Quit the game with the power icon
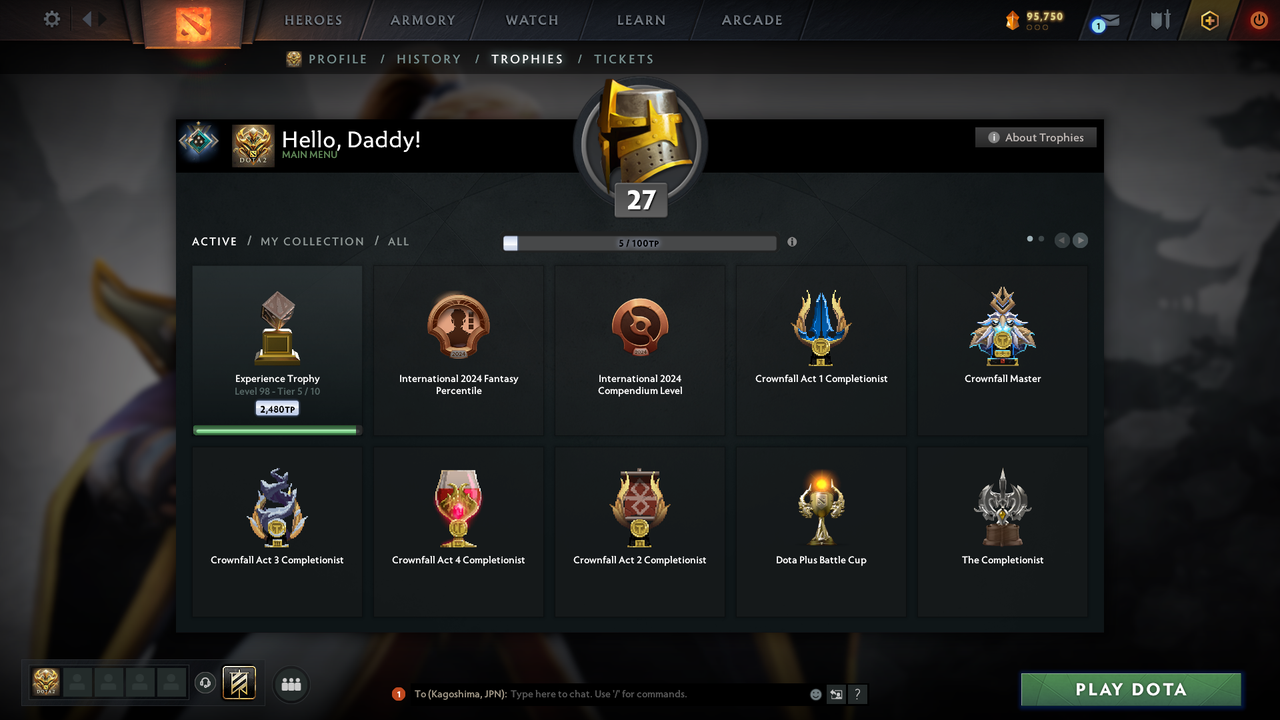Image resolution: width=1280 pixels, height=720 pixels. click(1259, 20)
